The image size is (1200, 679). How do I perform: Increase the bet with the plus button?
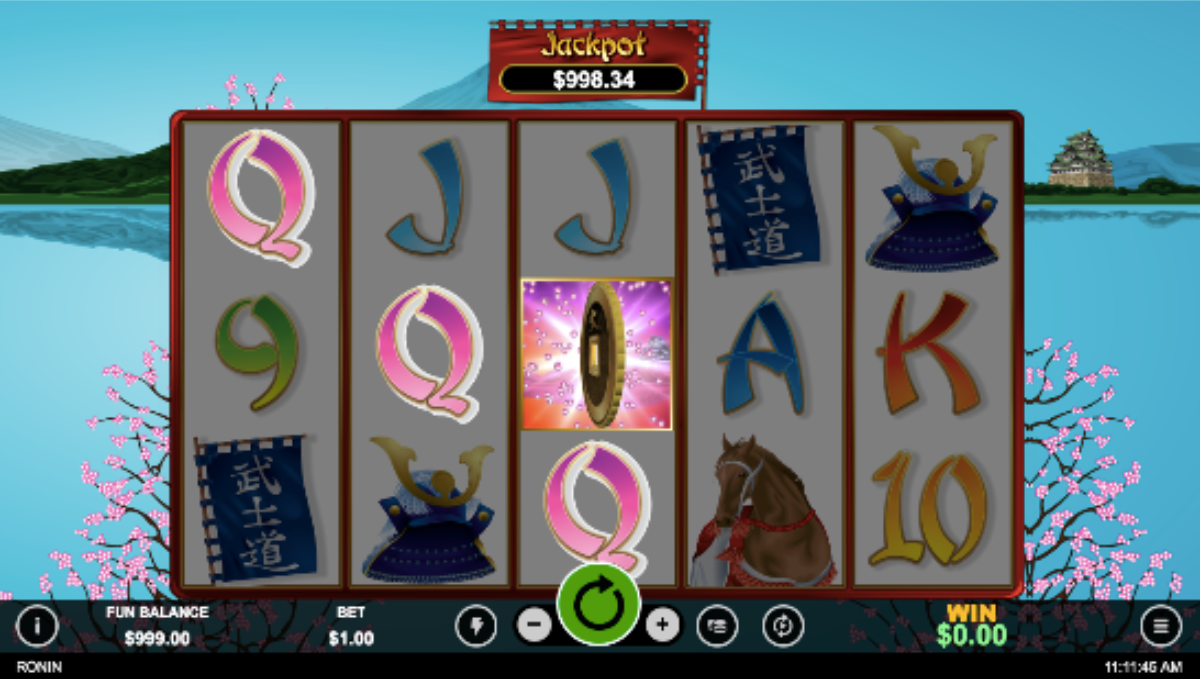[662, 626]
